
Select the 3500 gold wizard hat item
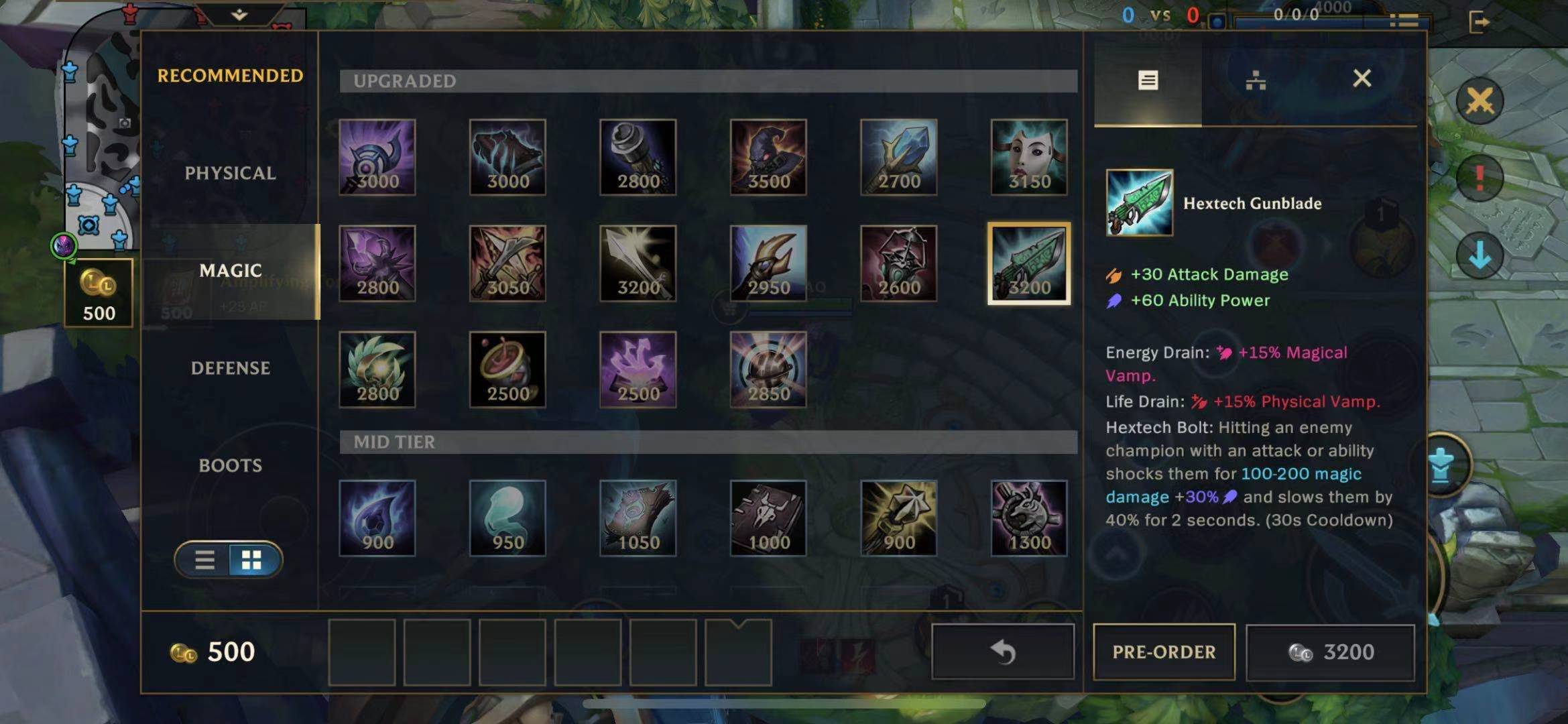[768, 158]
